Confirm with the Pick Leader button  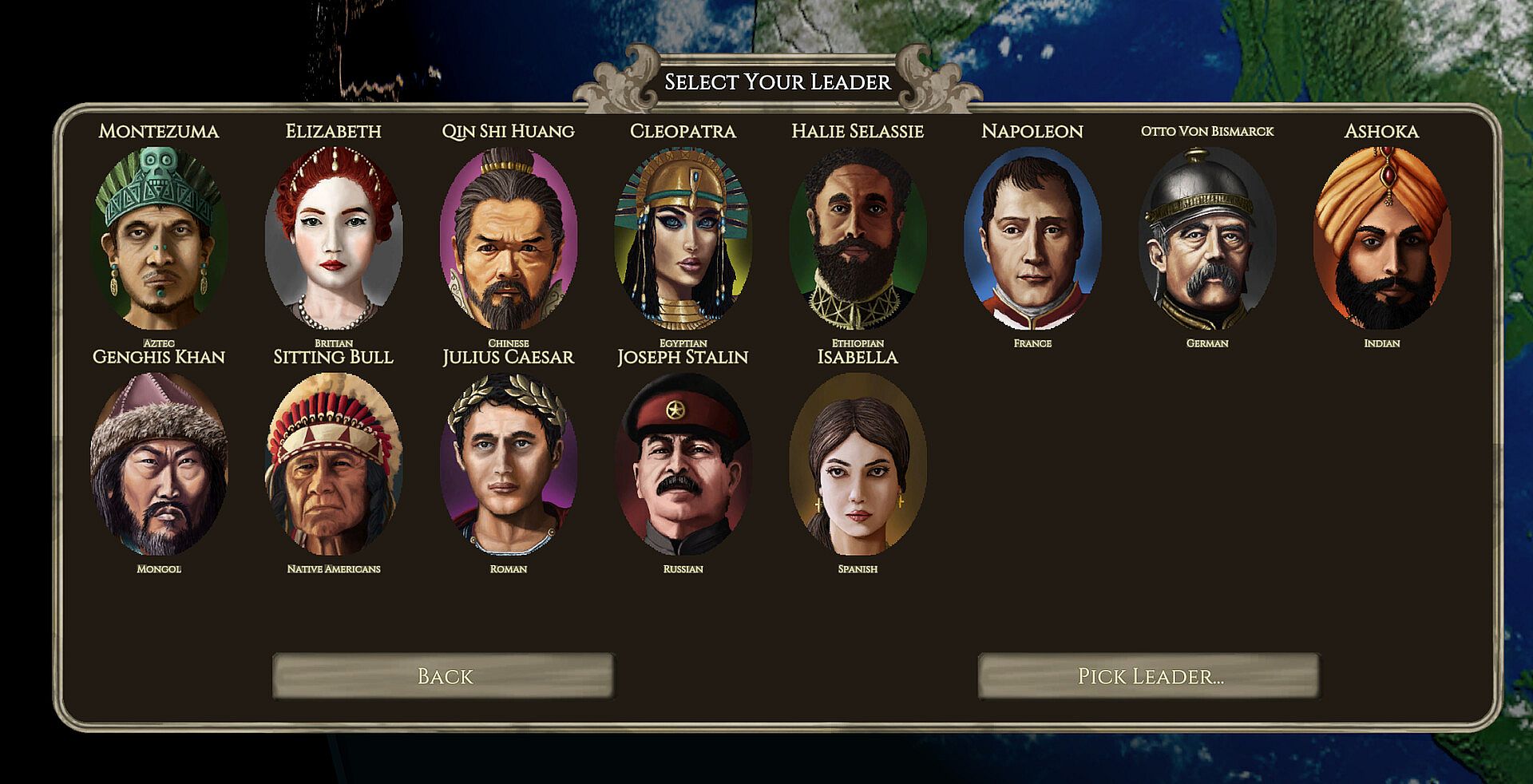pyautogui.click(x=1149, y=676)
